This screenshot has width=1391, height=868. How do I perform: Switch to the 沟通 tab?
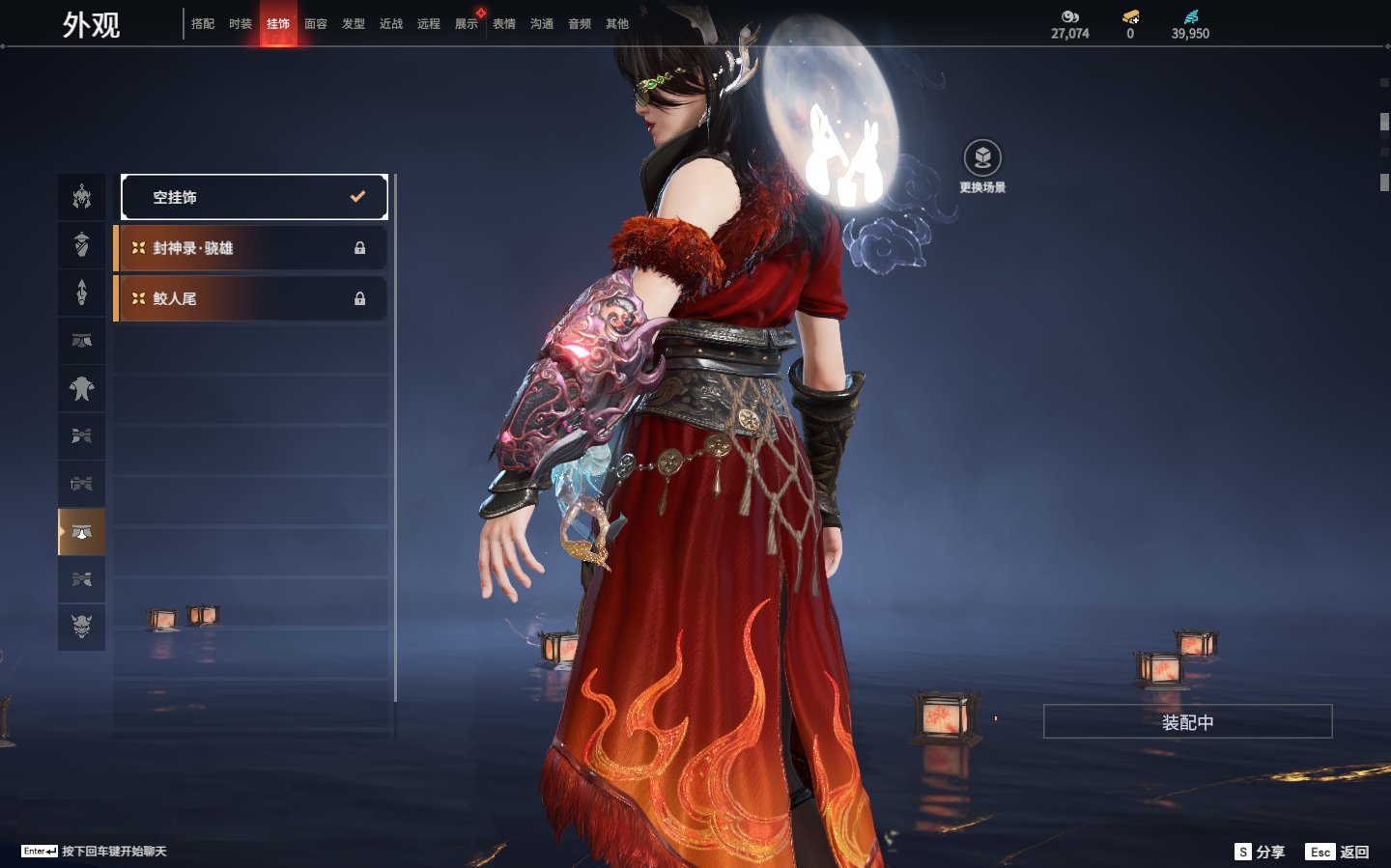[542, 24]
